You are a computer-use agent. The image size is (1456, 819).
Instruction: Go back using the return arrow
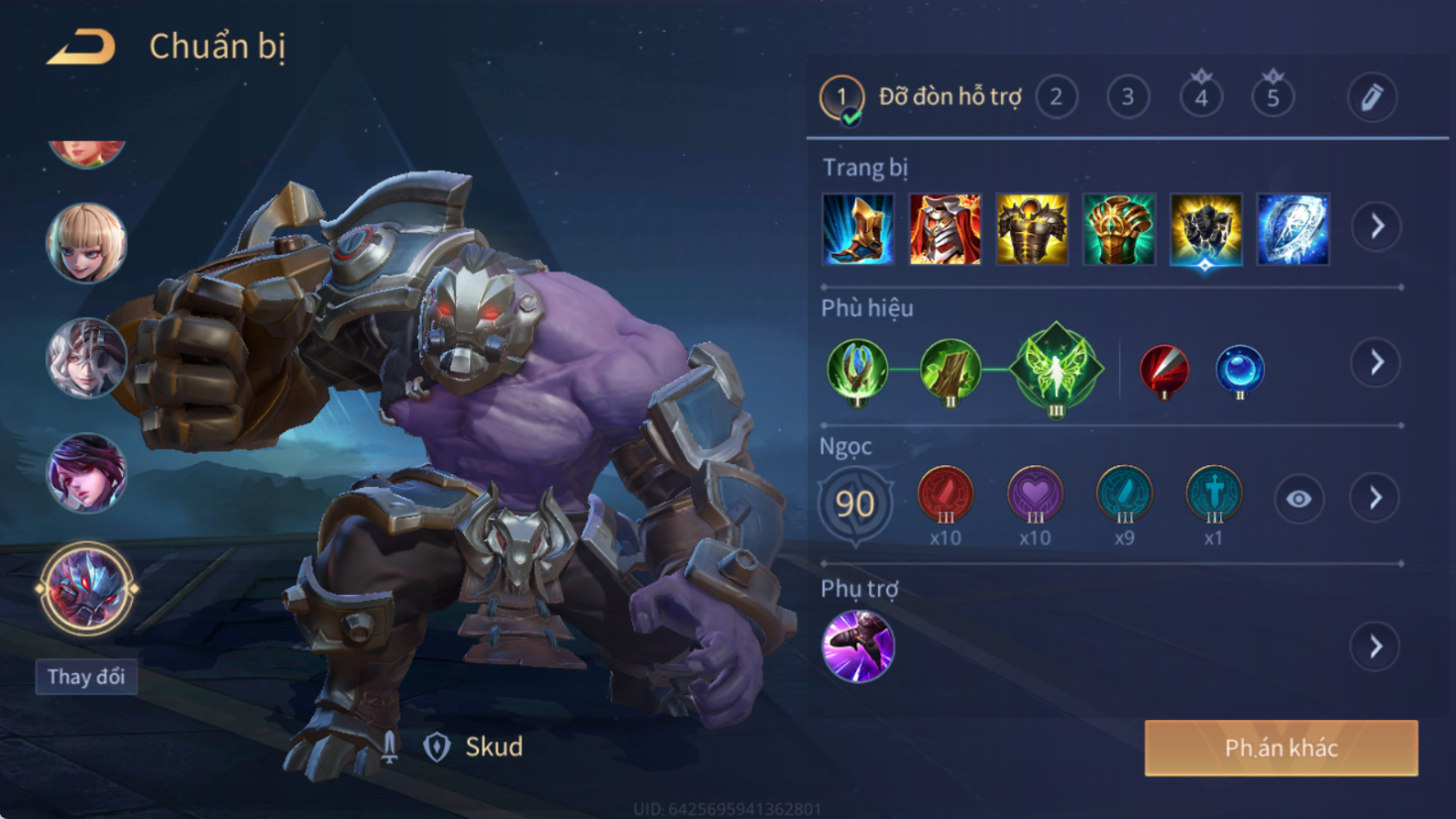tap(81, 47)
